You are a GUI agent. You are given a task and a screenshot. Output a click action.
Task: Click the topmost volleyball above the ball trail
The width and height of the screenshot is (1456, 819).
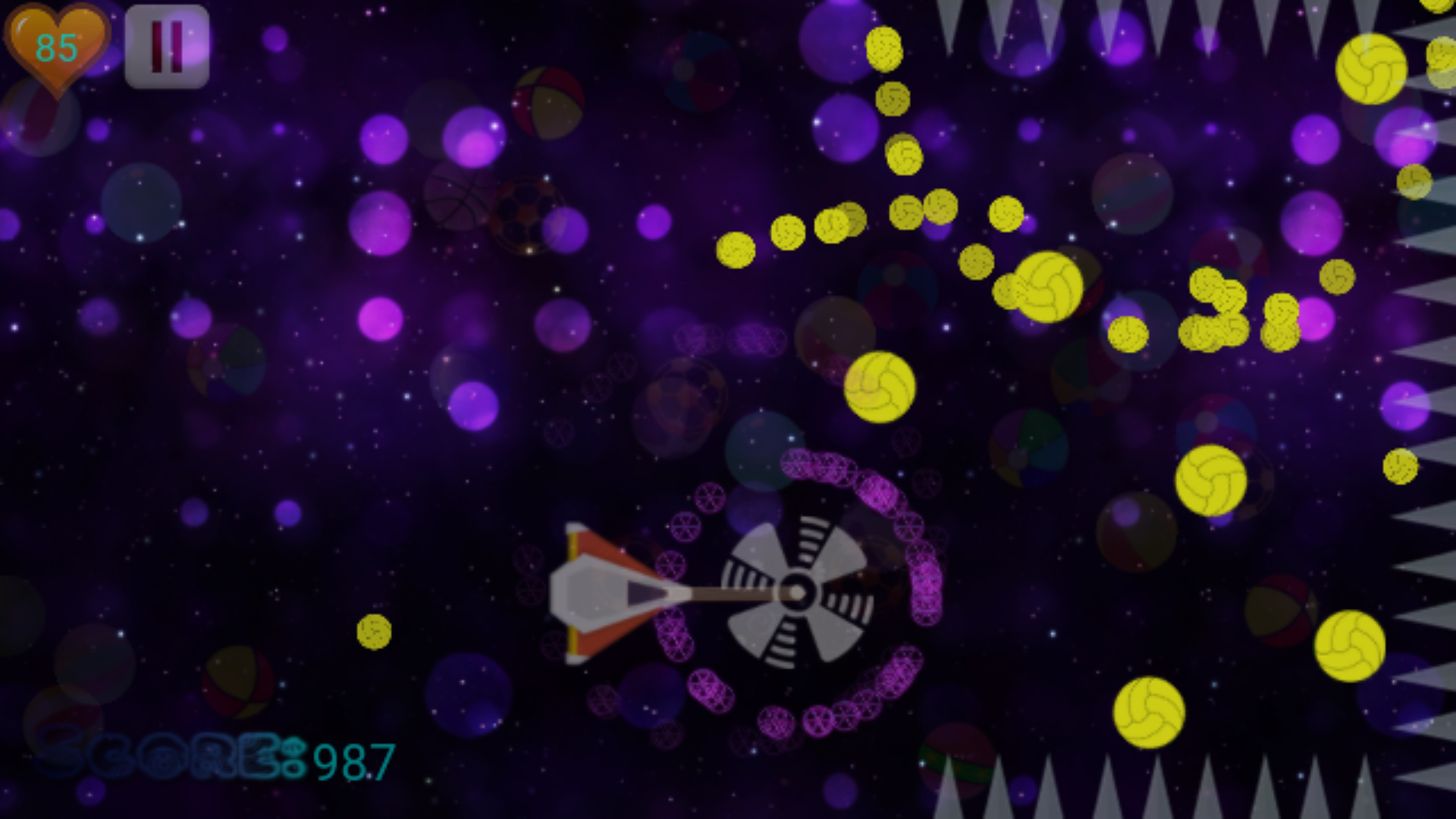[x=884, y=48]
